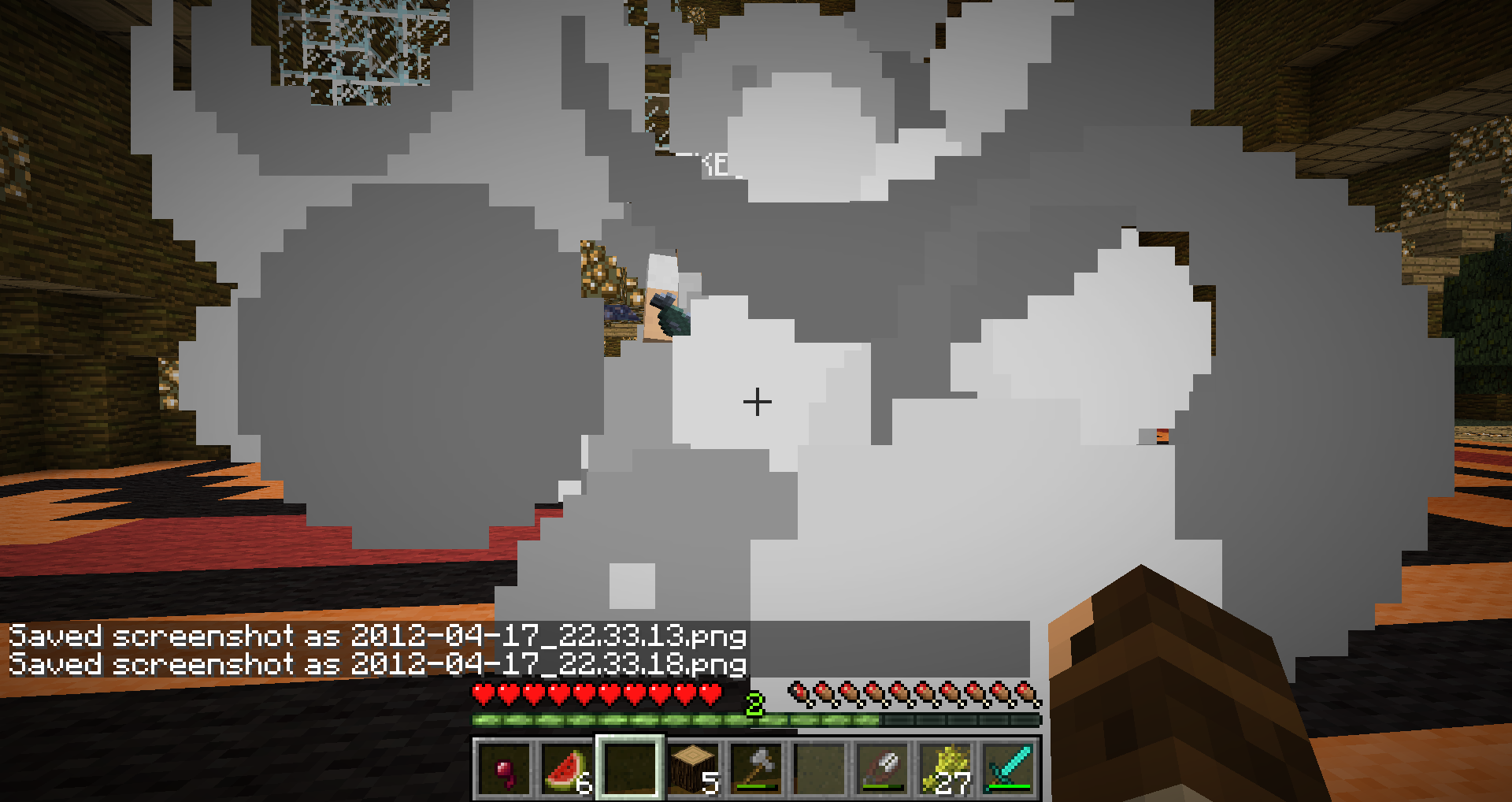Viewport: 1512px width, 802px height.
Task: Select the spider eye hotbar slot
Action: (504, 768)
